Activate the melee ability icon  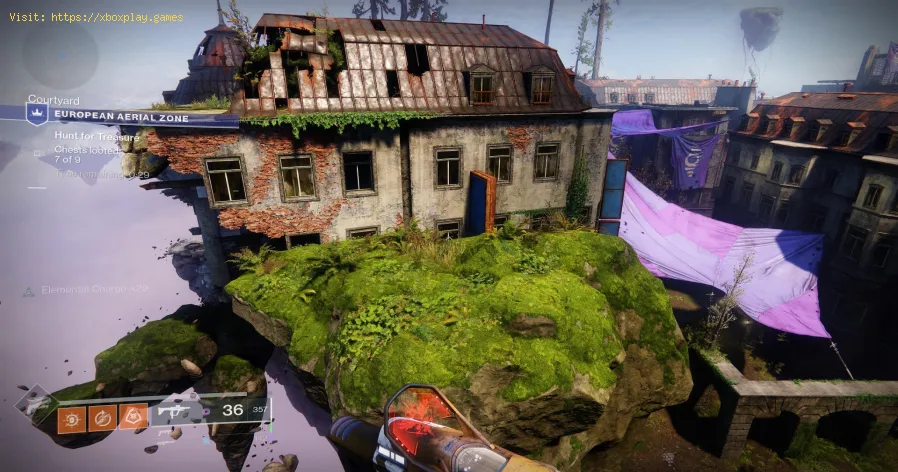102,418
